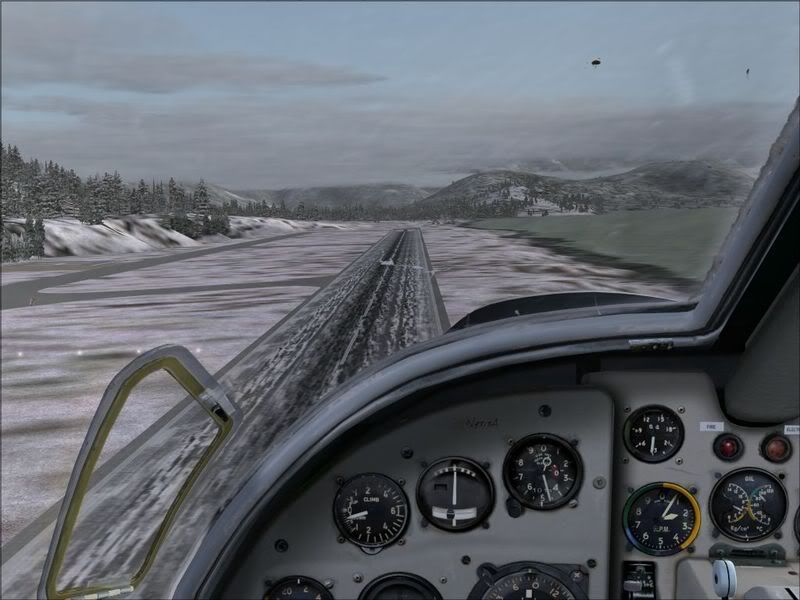Flip the toggle switch below the RPM gauge

pyautogui.click(x=631, y=582)
